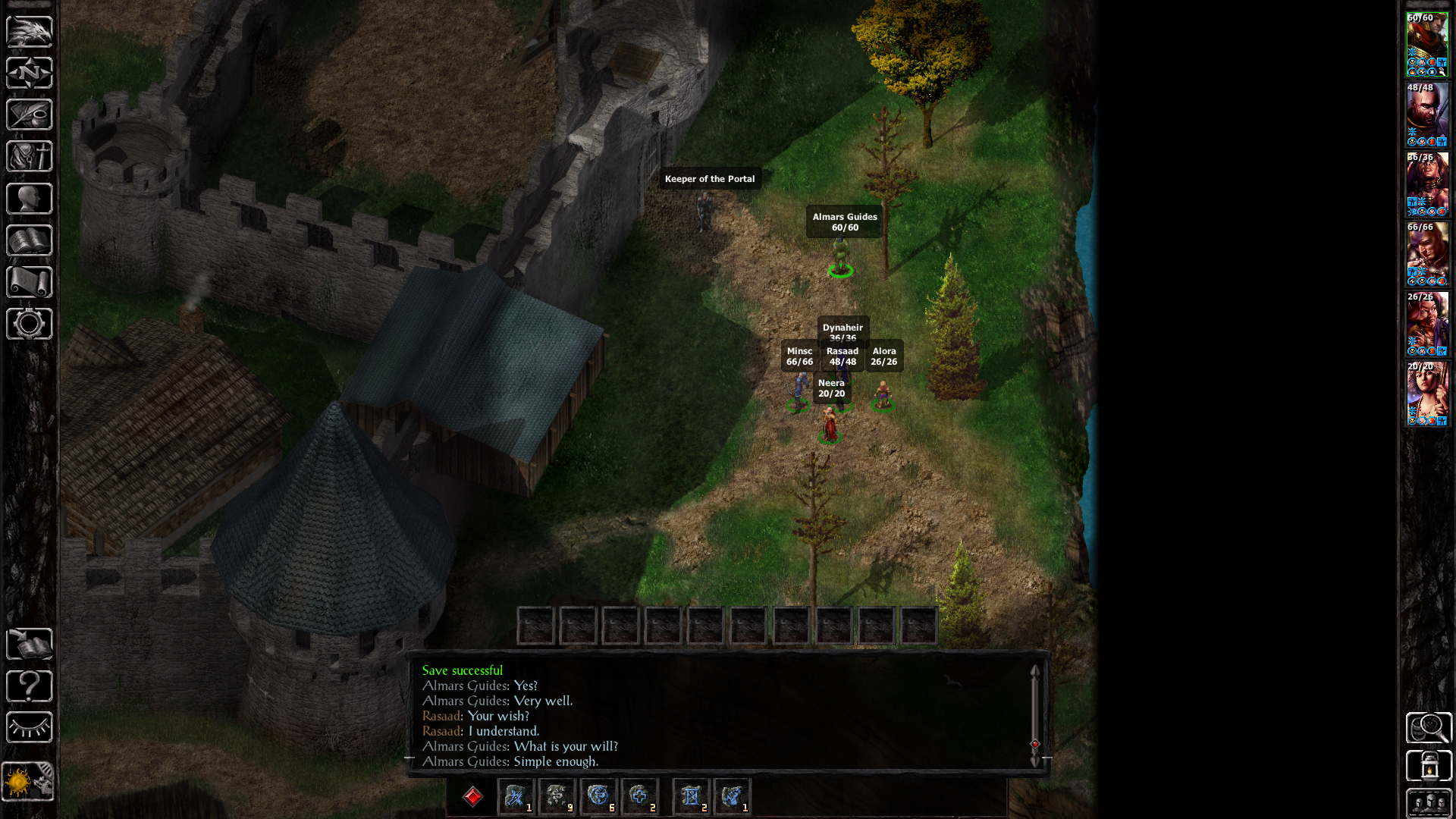Viewport: 1456px width, 819px height.
Task: Open the mage spellbook
Action: coord(29,240)
